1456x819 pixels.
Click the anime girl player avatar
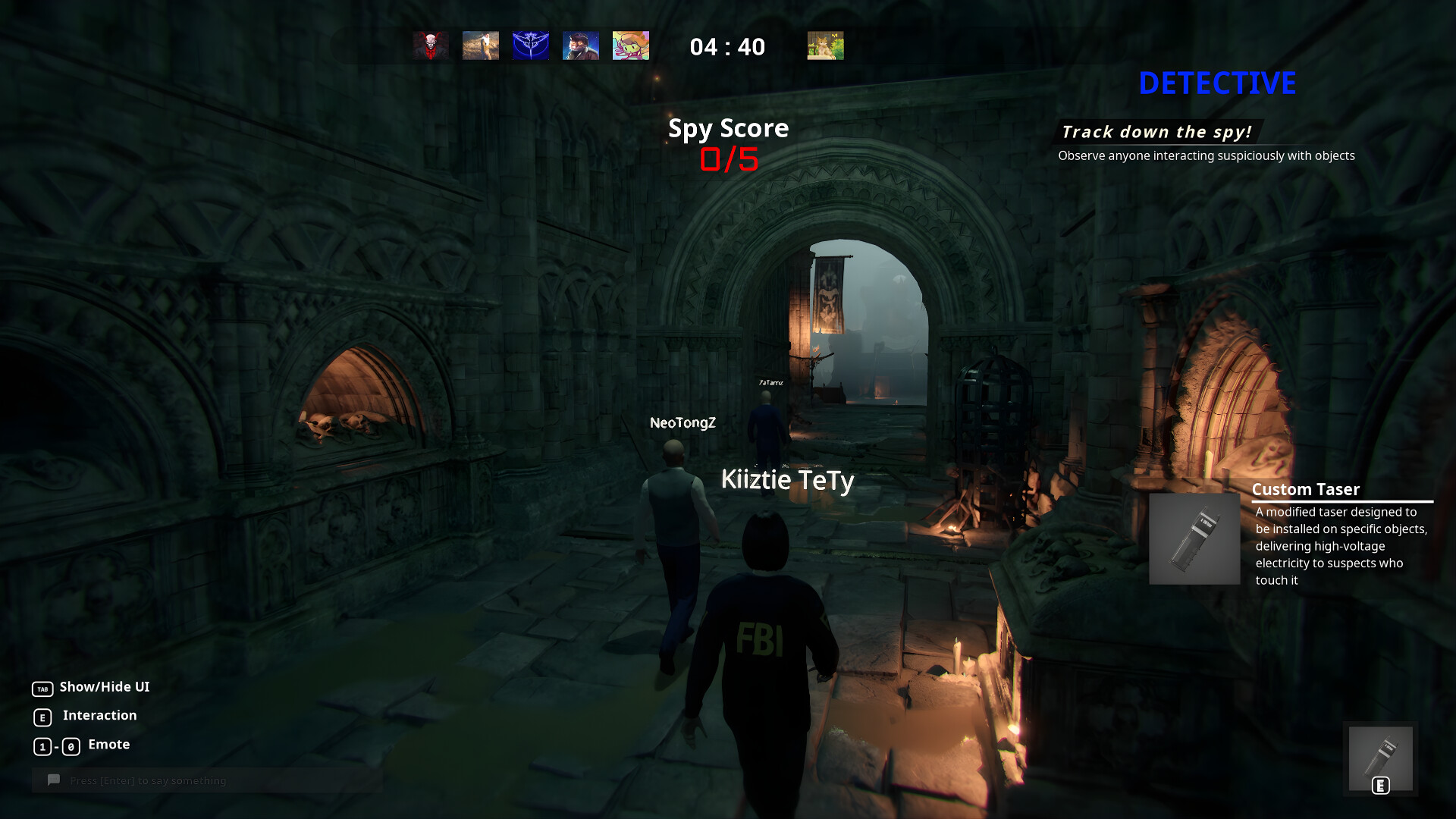630,45
